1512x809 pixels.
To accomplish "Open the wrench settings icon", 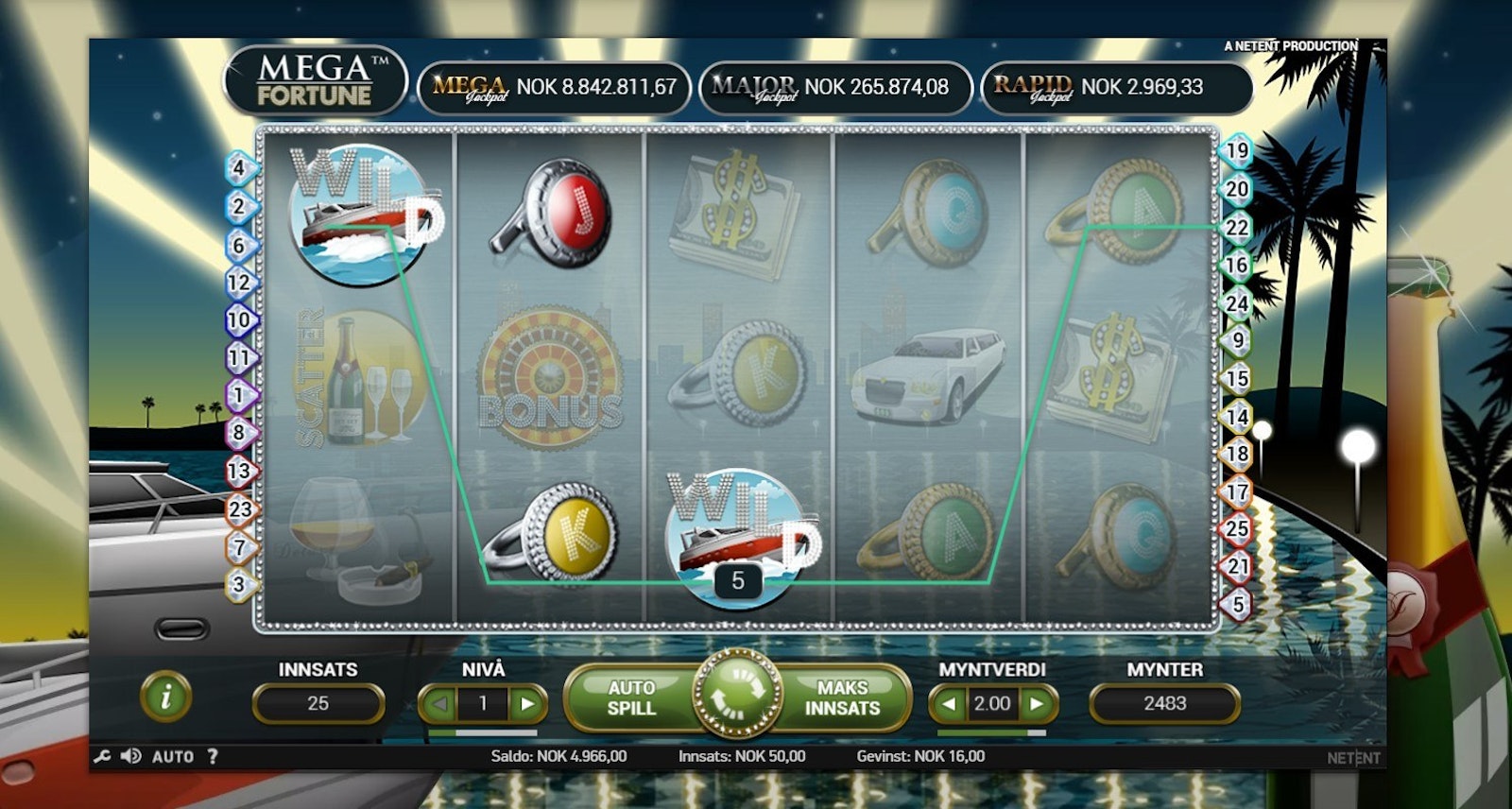I will [x=103, y=756].
